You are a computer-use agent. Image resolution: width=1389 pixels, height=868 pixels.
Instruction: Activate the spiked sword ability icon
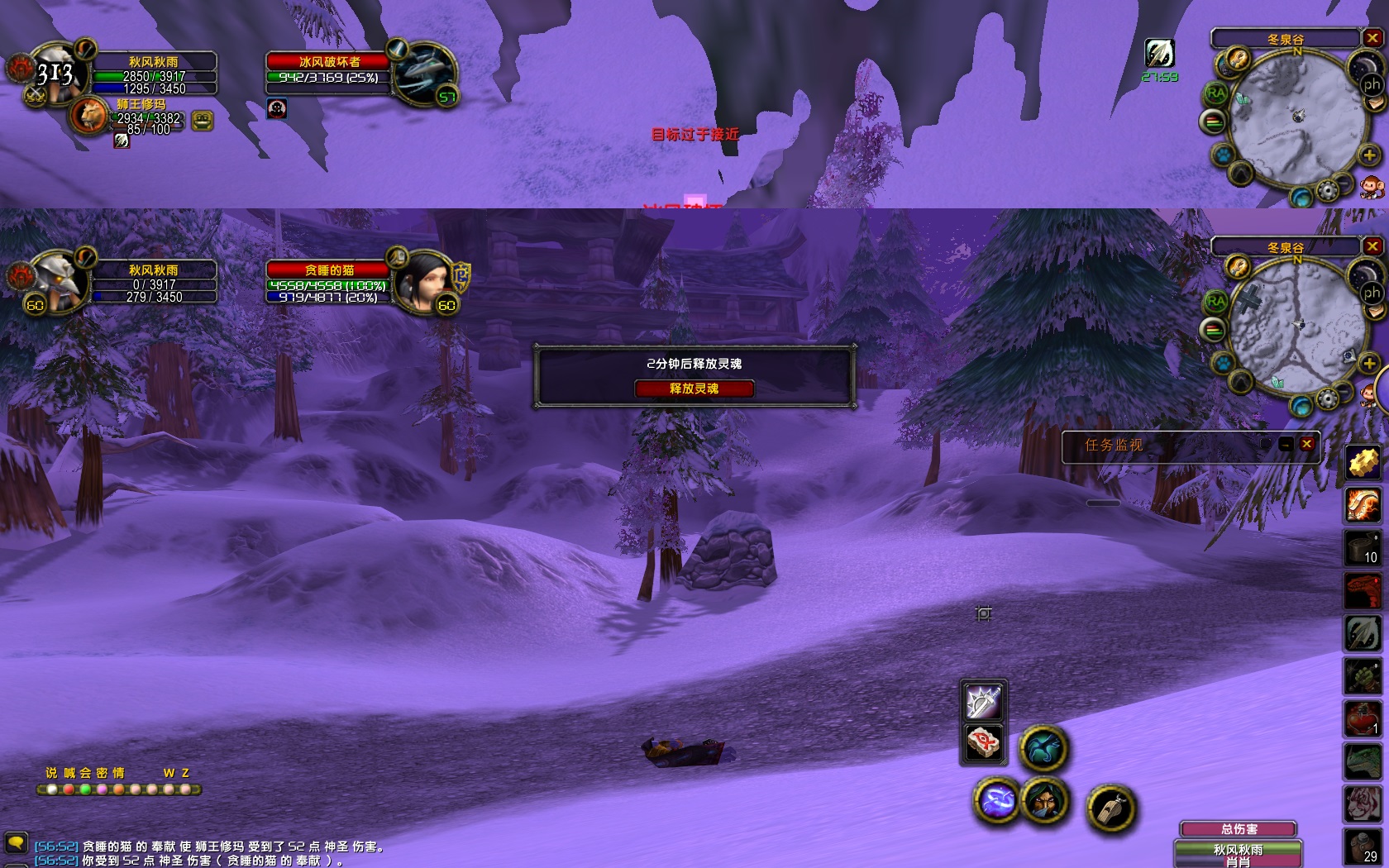[983, 702]
